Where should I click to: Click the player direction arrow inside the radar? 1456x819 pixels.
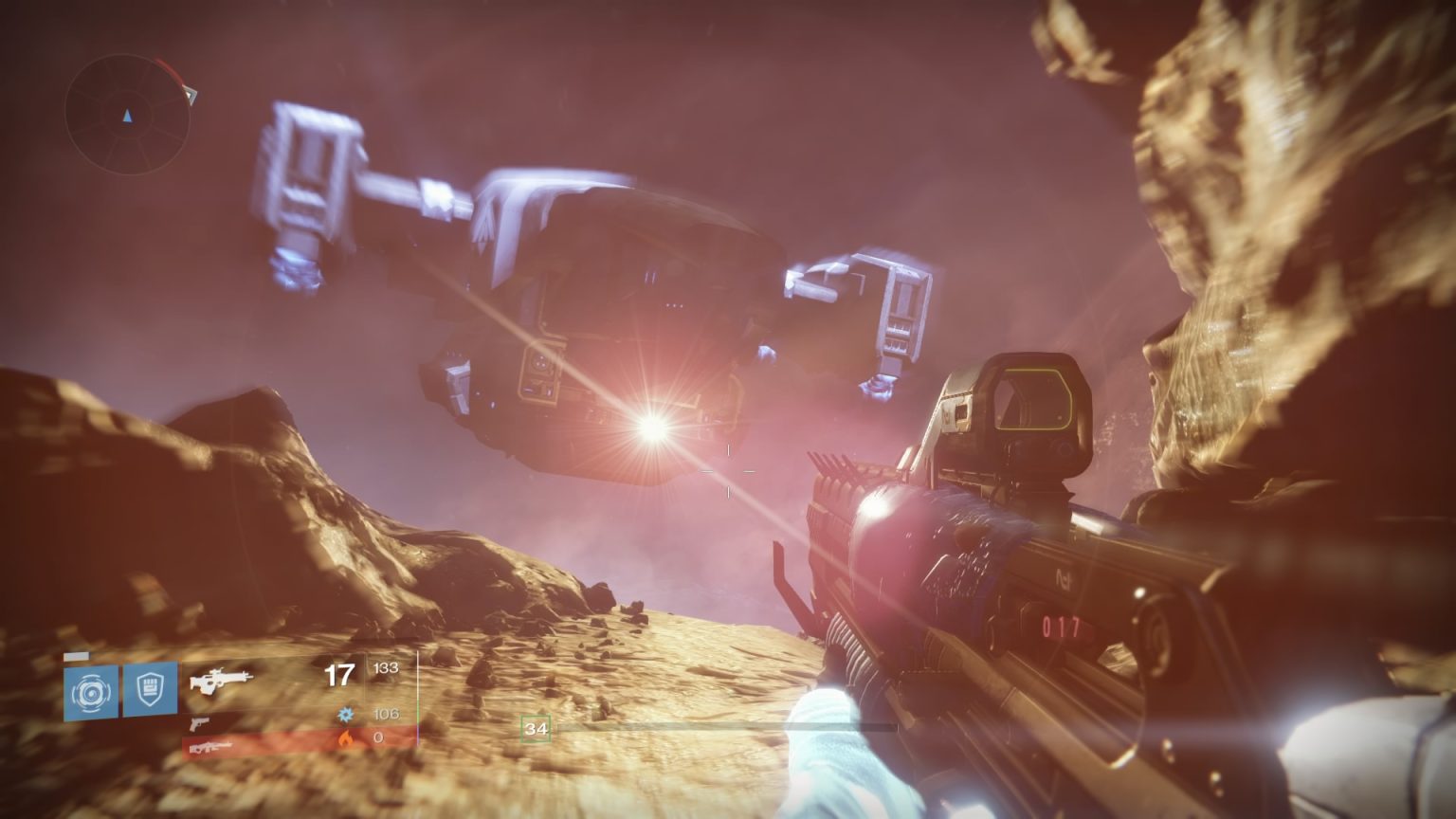(x=128, y=117)
